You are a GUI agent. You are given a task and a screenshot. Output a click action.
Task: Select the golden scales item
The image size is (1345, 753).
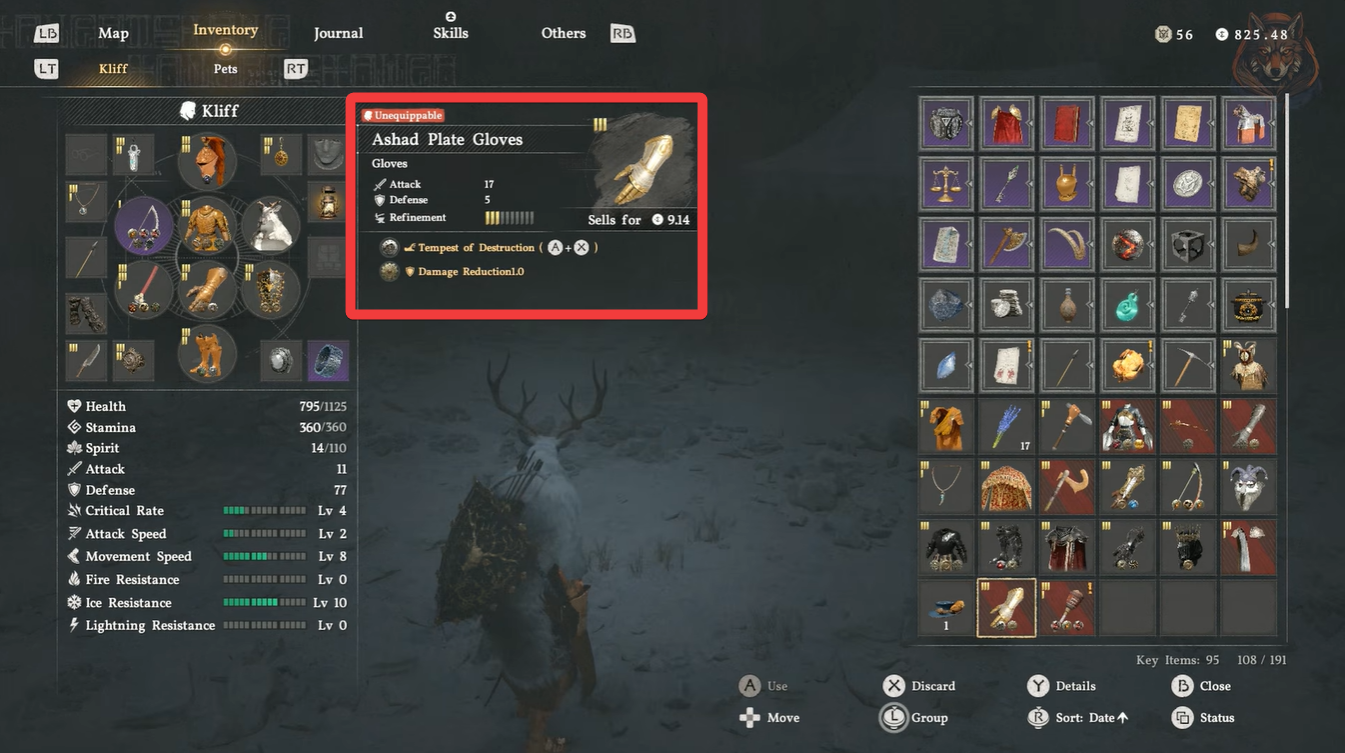click(946, 184)
